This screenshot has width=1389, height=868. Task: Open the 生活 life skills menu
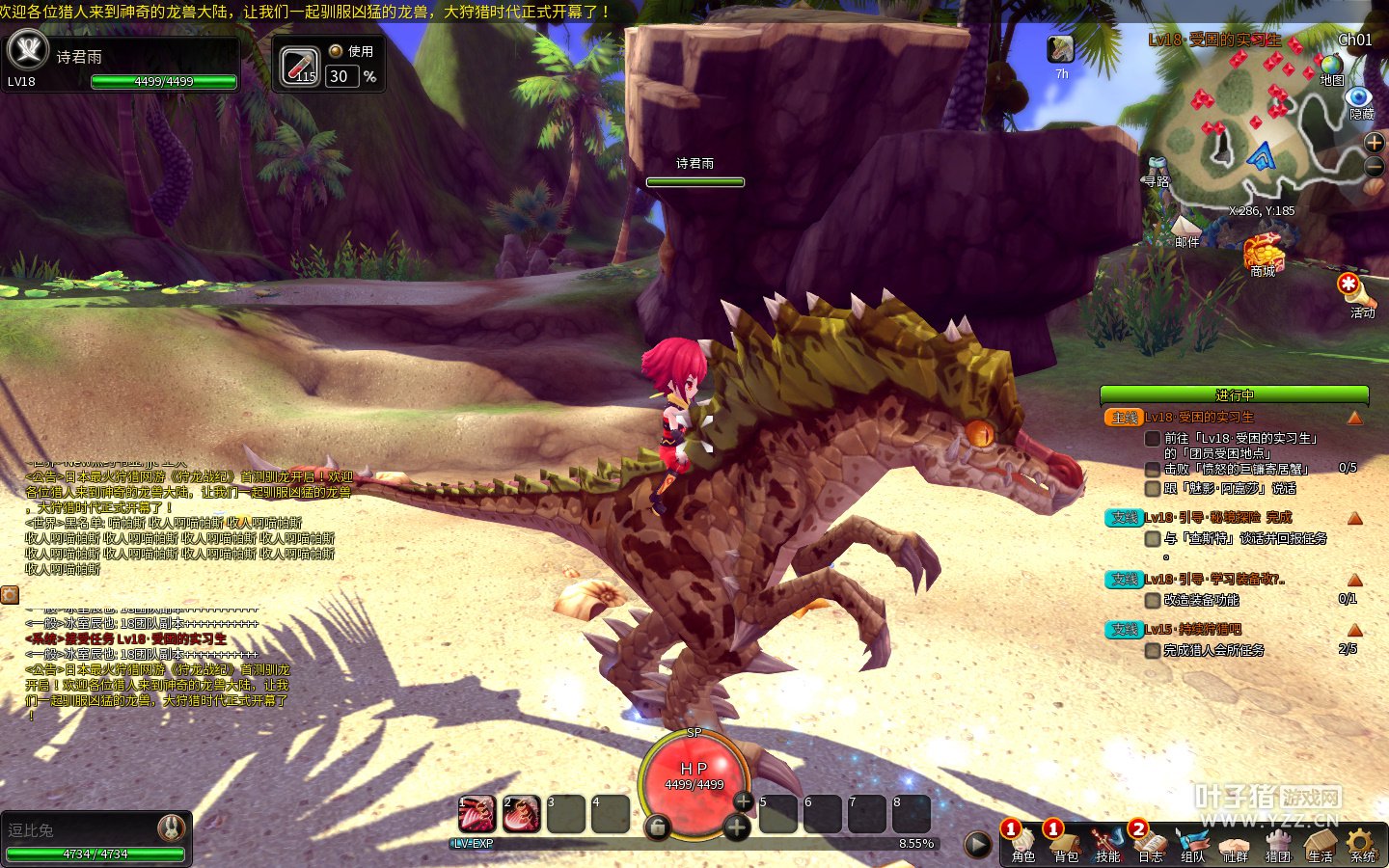1320,844
